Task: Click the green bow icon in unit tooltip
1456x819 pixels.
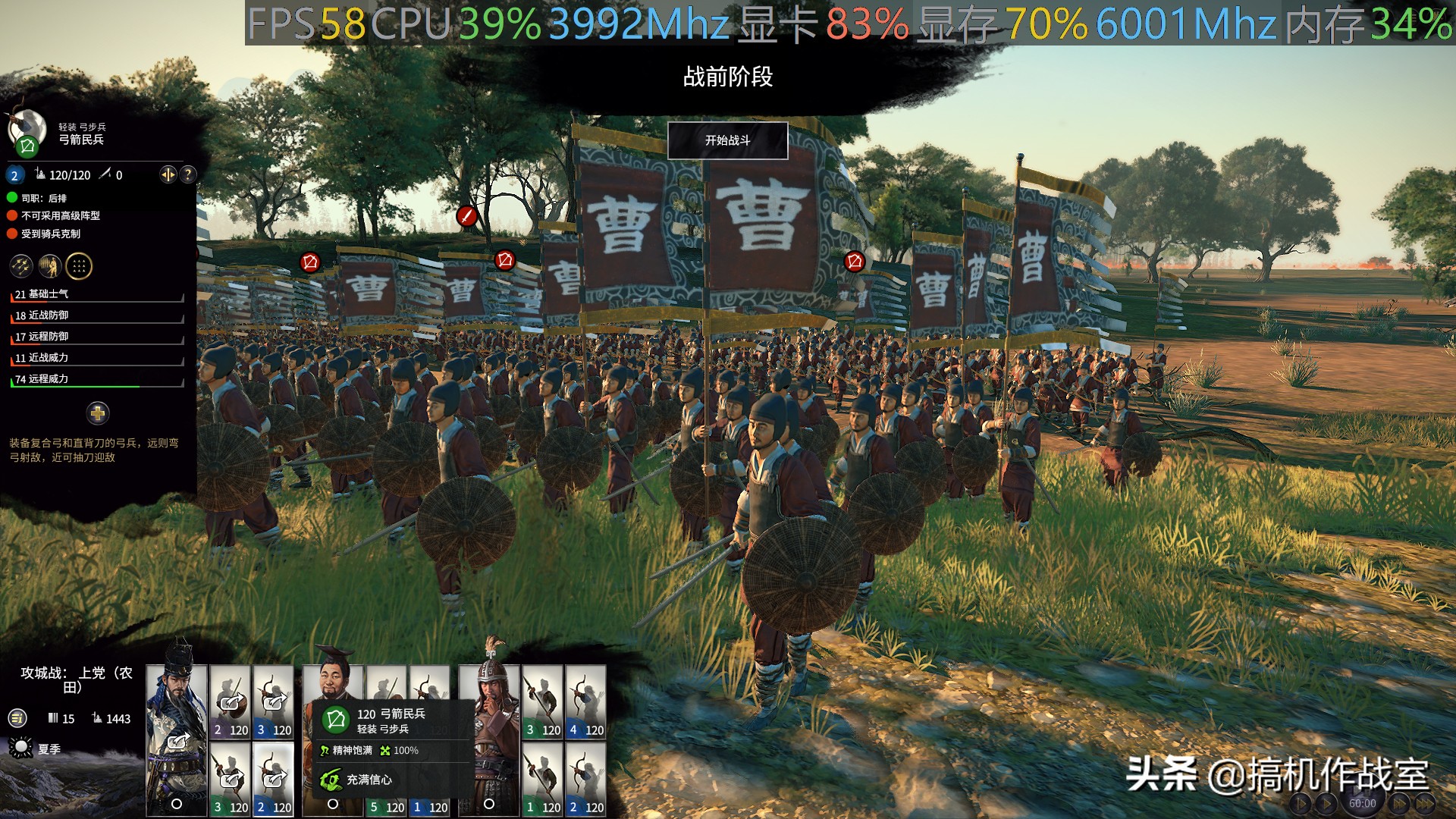Action: (x=335, y=718)
